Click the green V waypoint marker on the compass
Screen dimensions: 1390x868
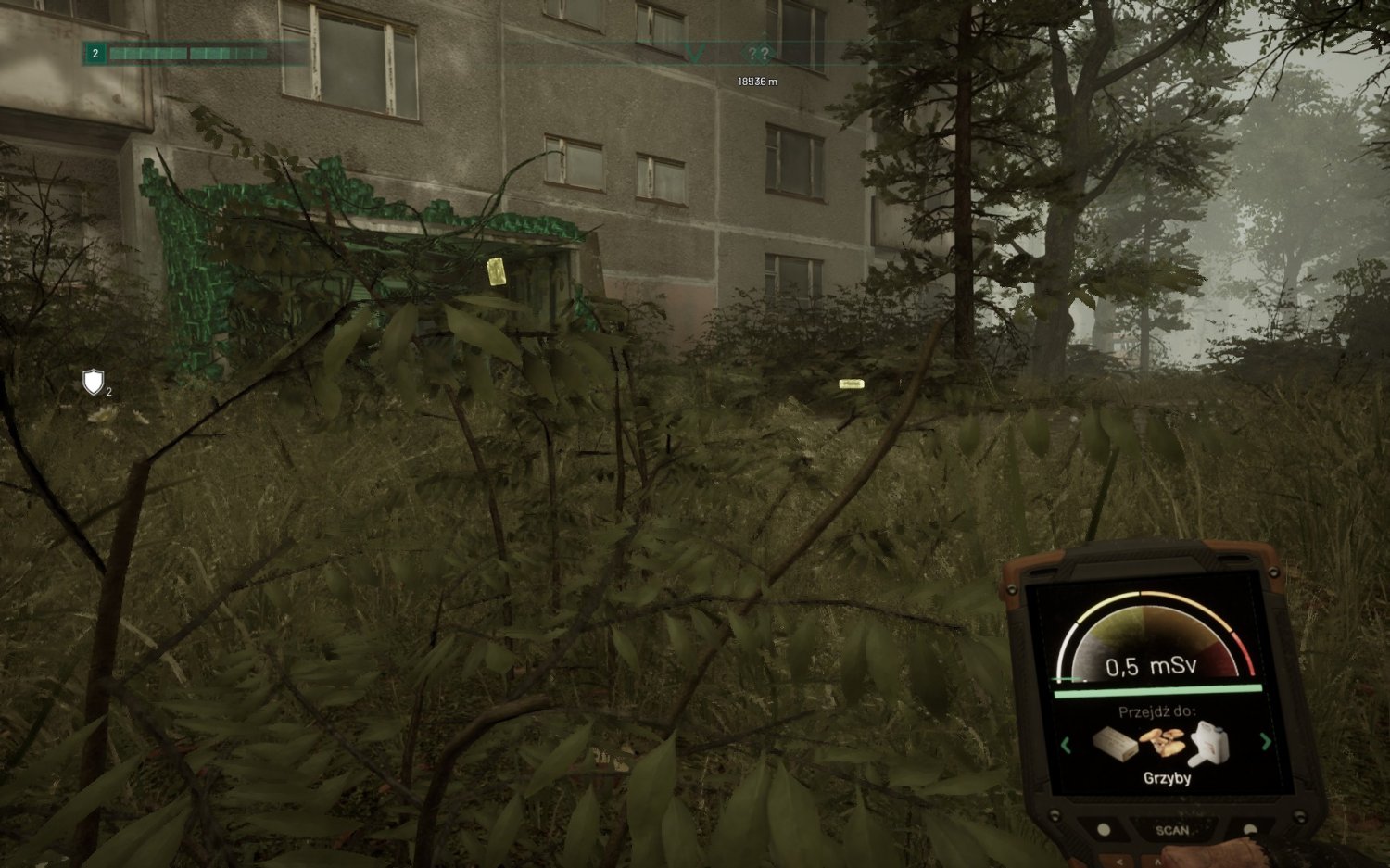click(695, 53)
